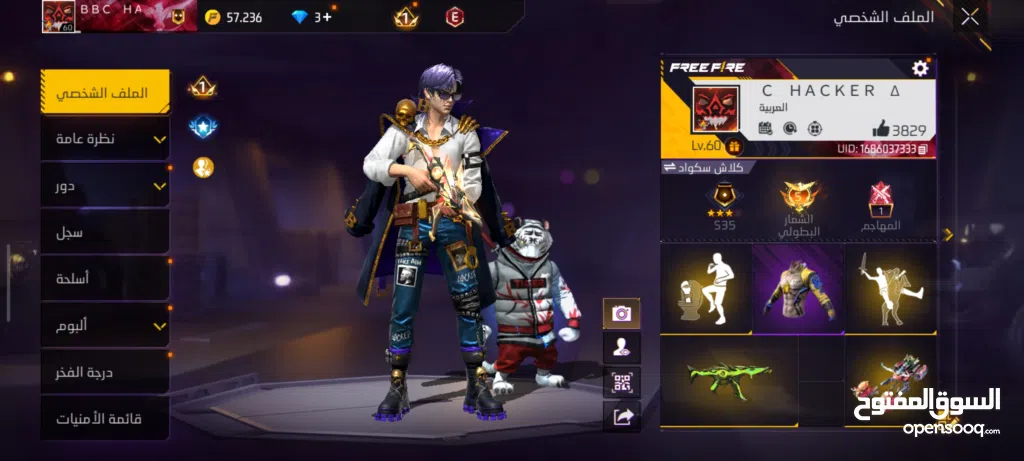Open profile settings gear icon

tap(920, 68)
